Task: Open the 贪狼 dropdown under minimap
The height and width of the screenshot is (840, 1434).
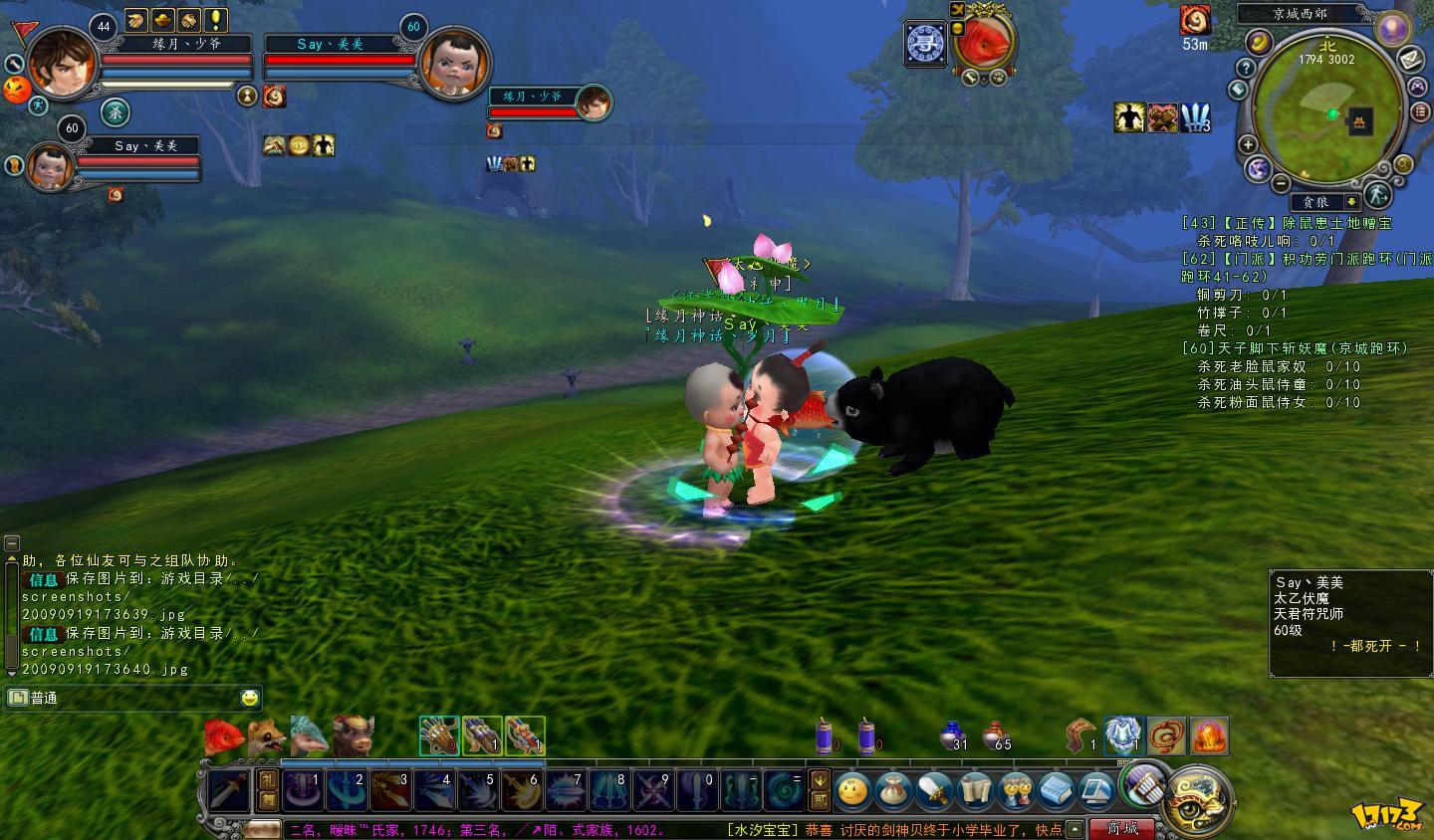Action: pyautogui.click(x=1351, y=202)
